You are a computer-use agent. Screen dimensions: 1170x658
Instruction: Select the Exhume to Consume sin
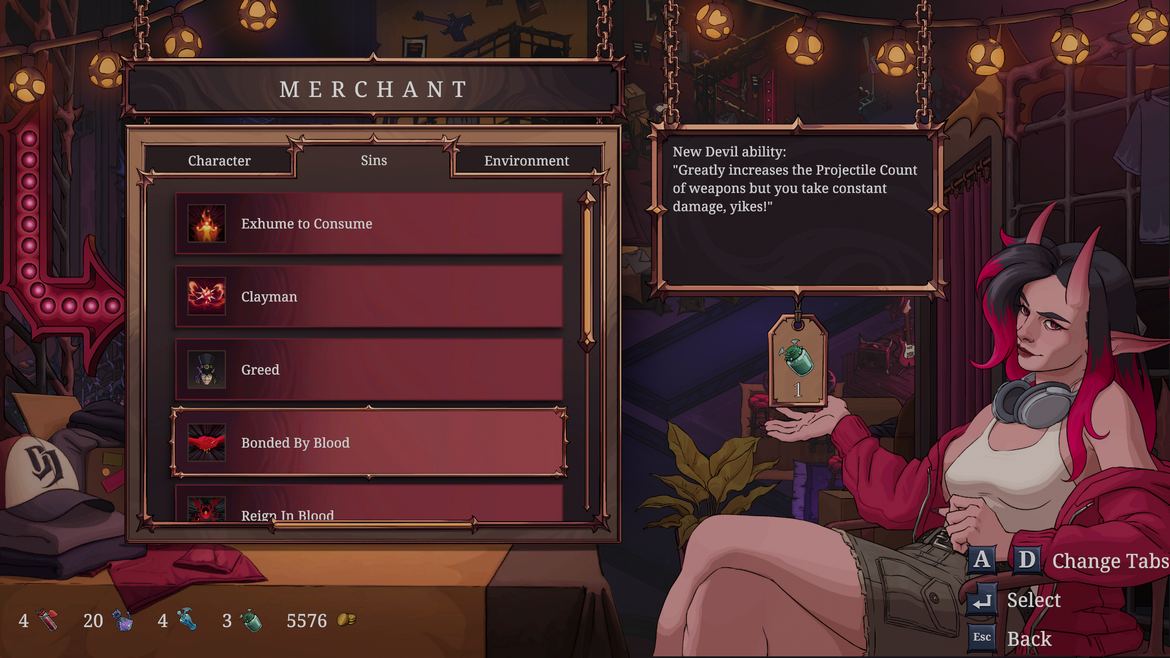pyautogui.click(x=369, y=224)
